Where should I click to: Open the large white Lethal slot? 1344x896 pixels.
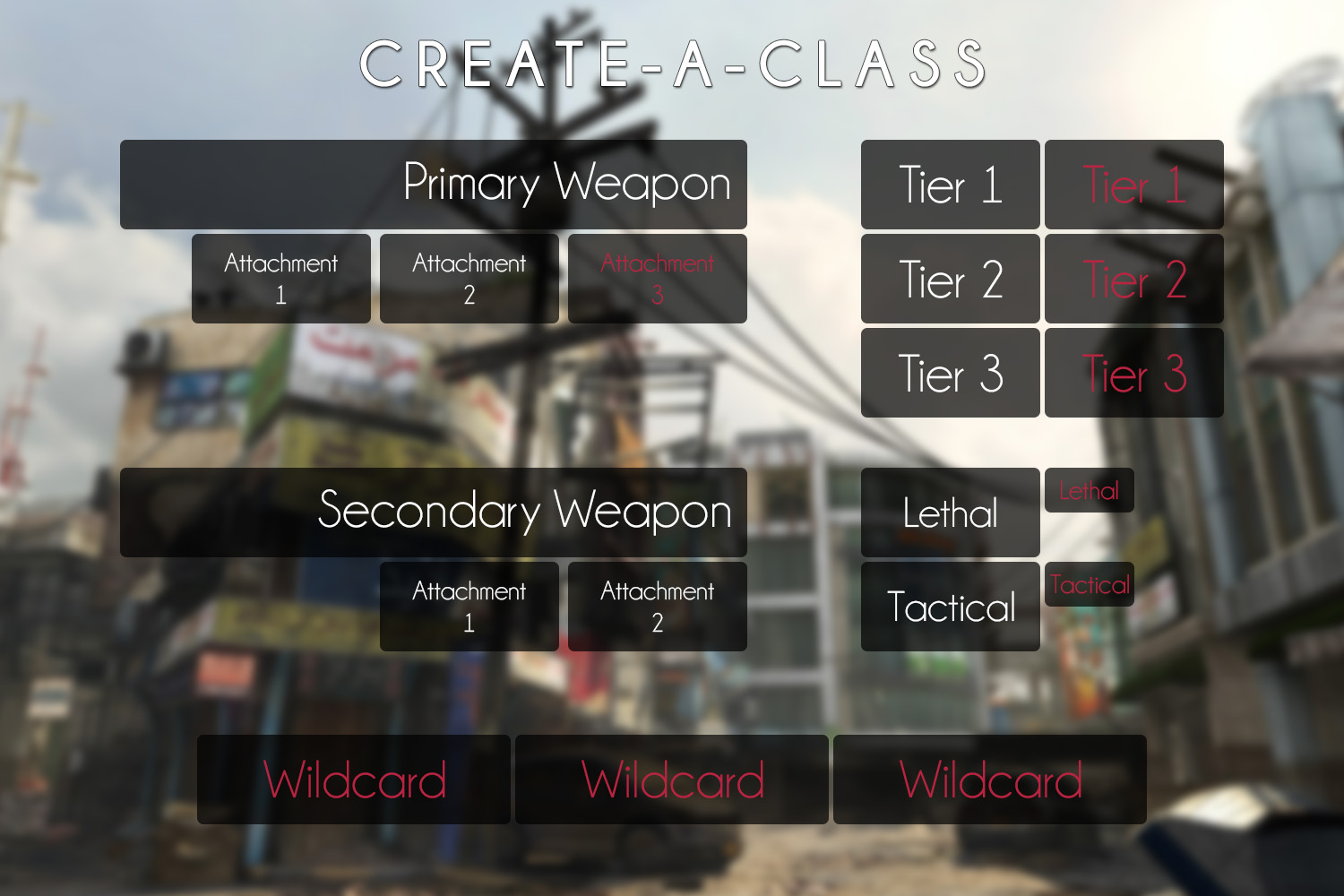pyautogui.click(x=951, y=513)
